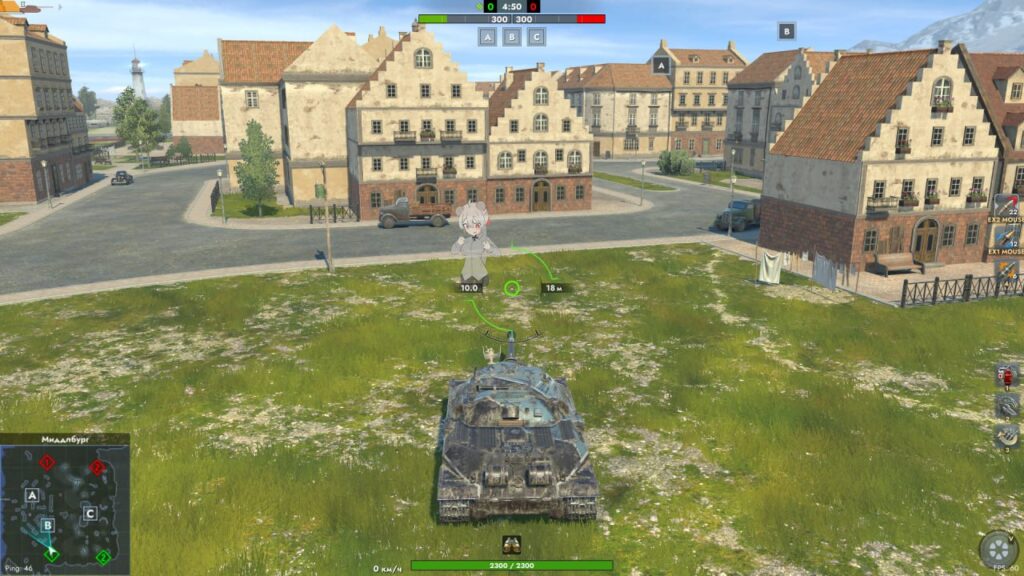The width and height of the screenshot is (1024, 576).
Task: Choose the shell type with 22 rounds
Action: click(x=1006, y=208)
